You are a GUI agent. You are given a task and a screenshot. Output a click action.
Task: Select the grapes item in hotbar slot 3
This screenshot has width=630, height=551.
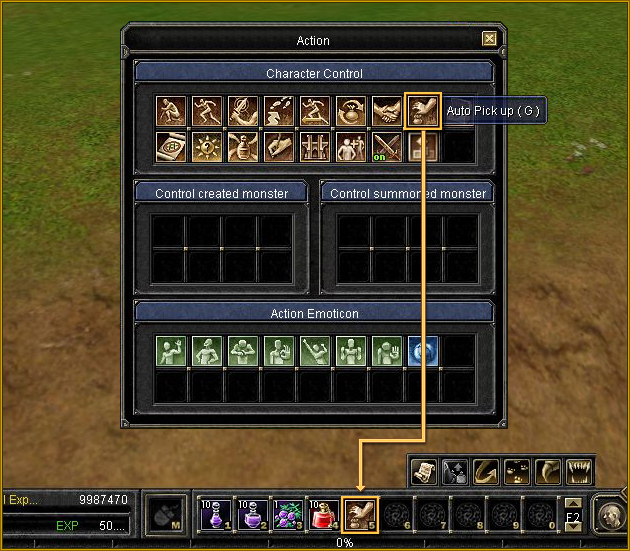click(x=287, y=514)
